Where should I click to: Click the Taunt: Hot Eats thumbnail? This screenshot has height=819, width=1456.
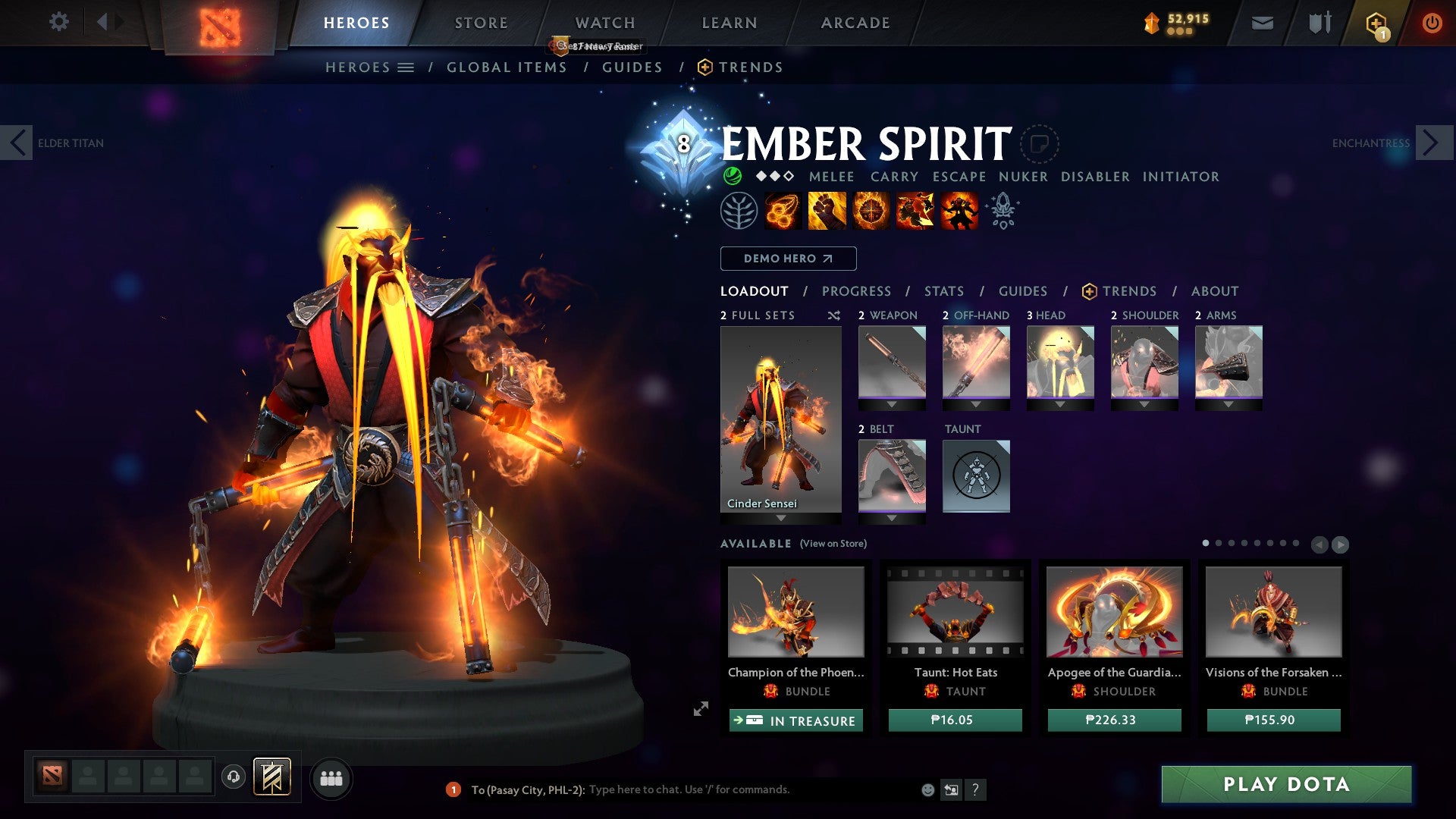pos(954,613)
